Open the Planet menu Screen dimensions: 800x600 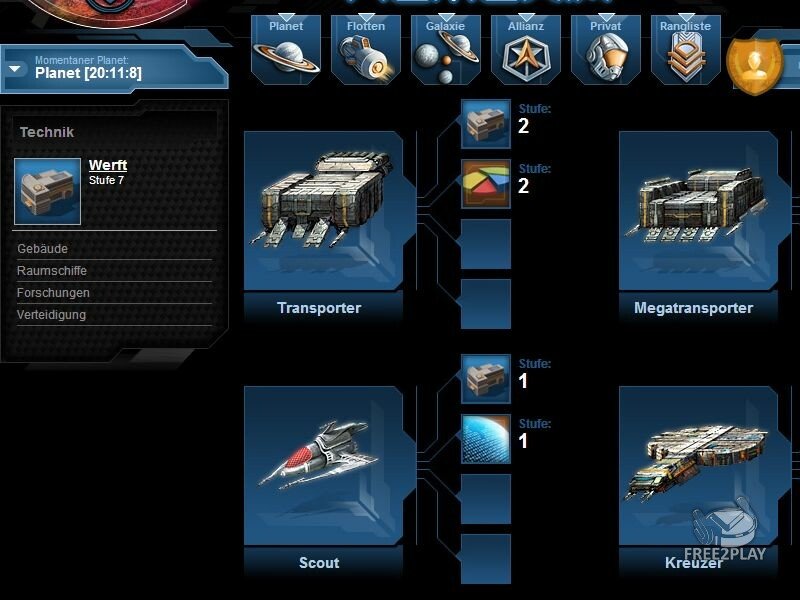pyautogui.click(x=286, y=50)
